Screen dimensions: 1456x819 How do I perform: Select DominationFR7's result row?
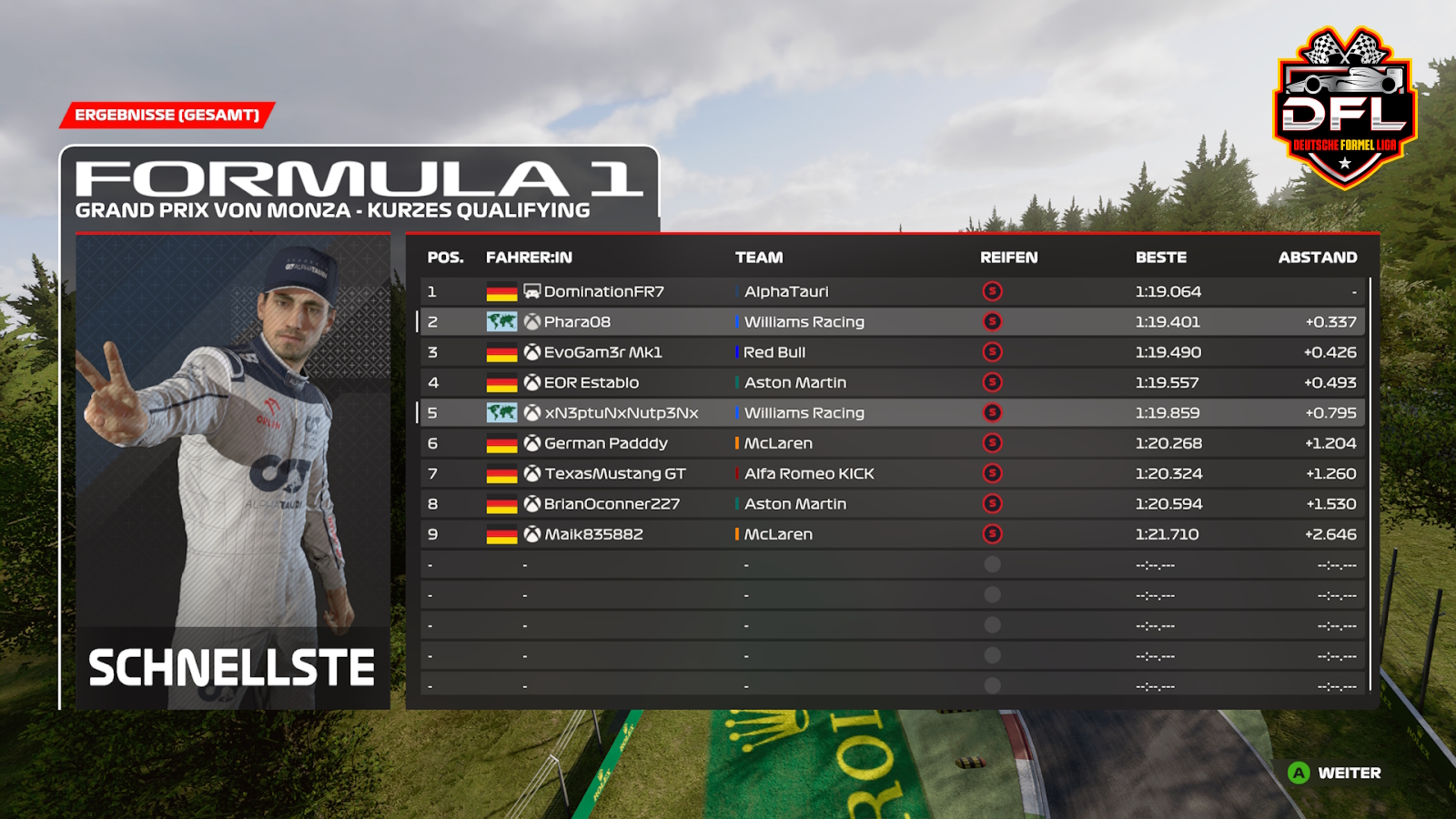603,291
